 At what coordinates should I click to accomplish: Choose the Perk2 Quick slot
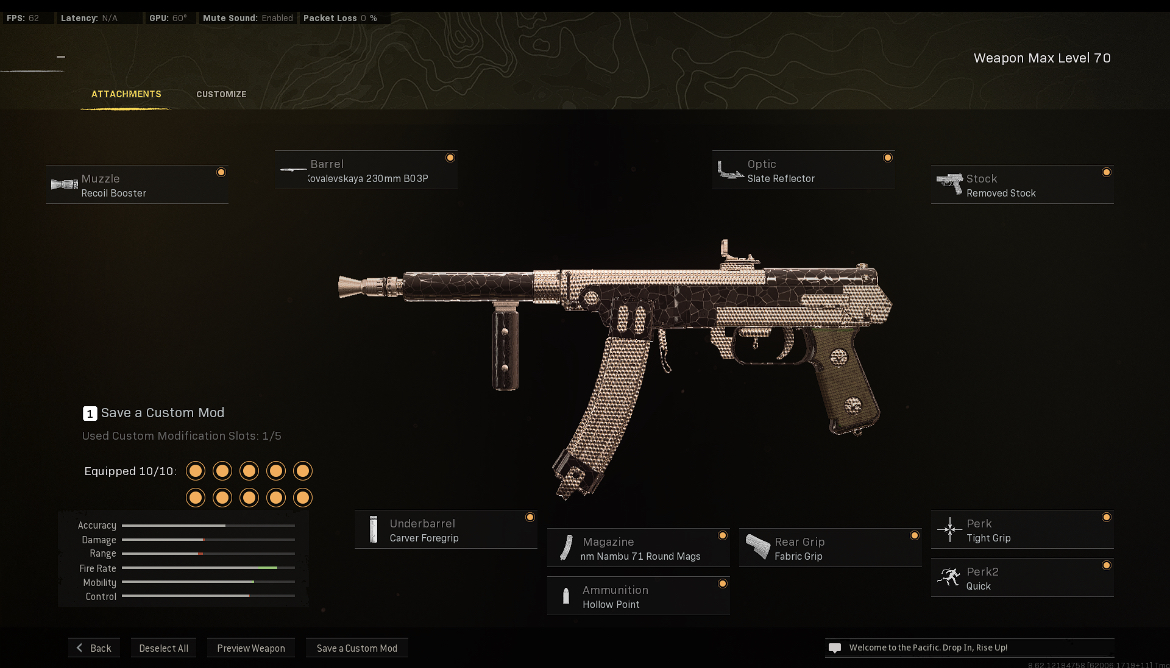tap(1022, 578)
